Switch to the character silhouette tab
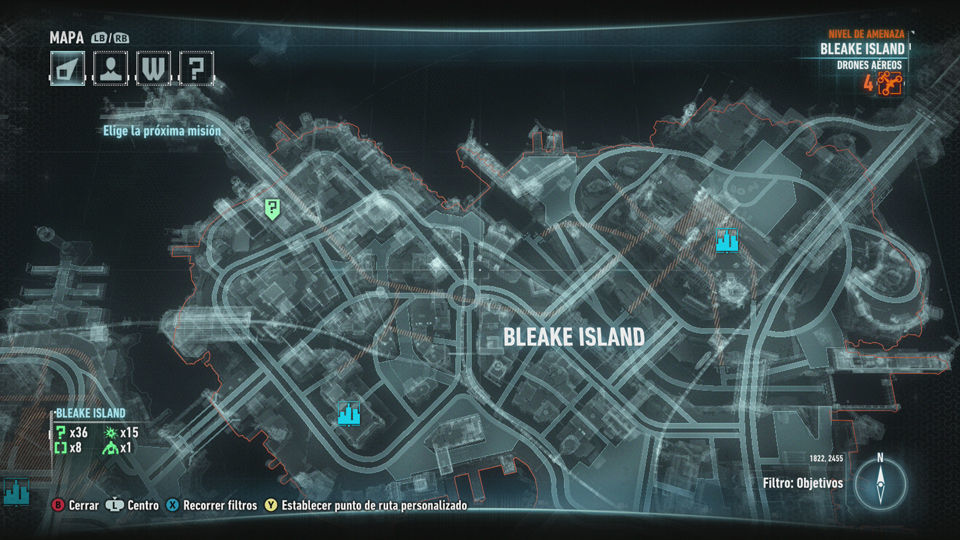 (108, 68)
